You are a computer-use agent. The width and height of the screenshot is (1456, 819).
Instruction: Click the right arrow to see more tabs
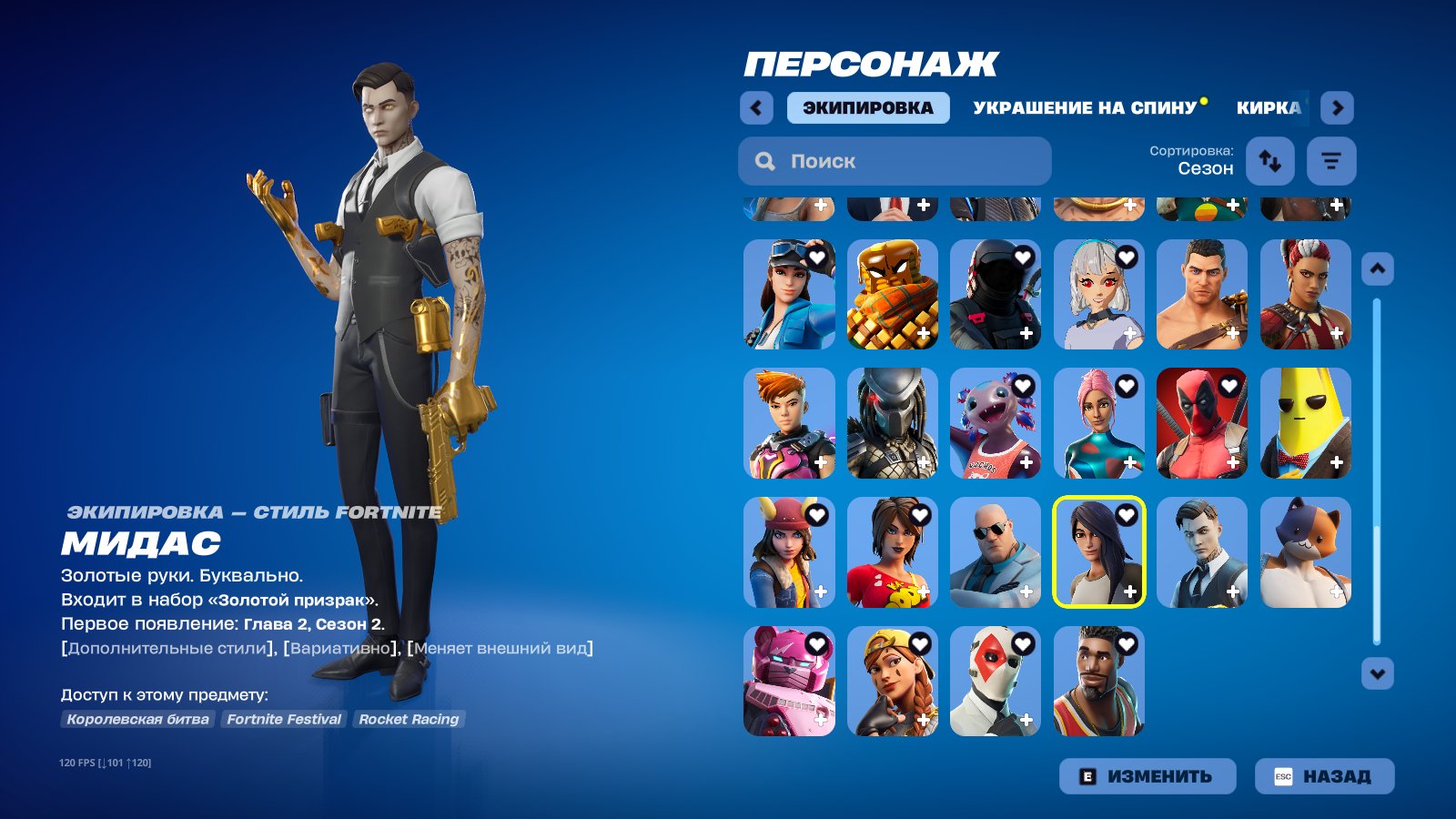click(x=1337, y=107)
